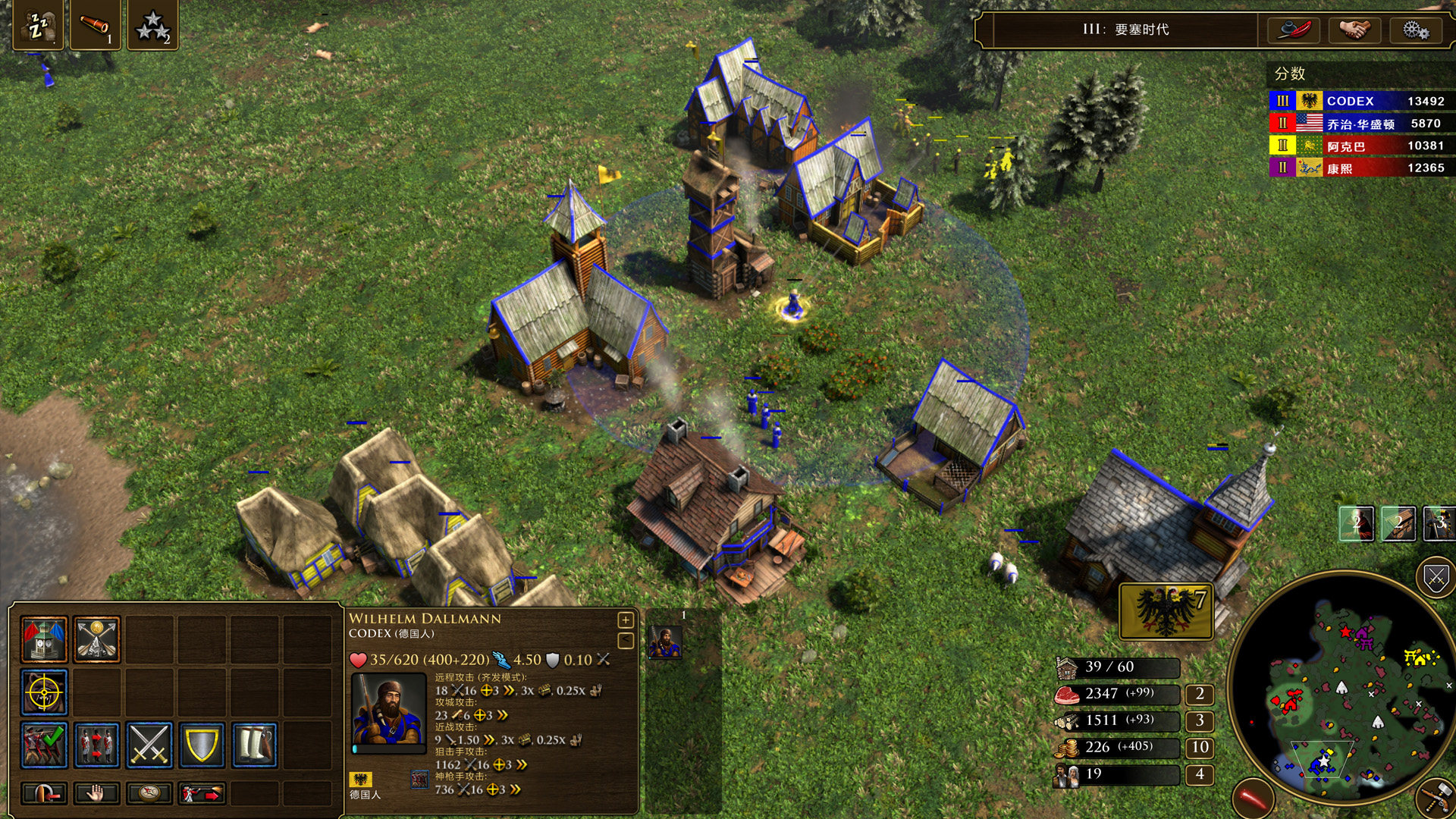Open the three-star army banner icon

tap(152, 26)
